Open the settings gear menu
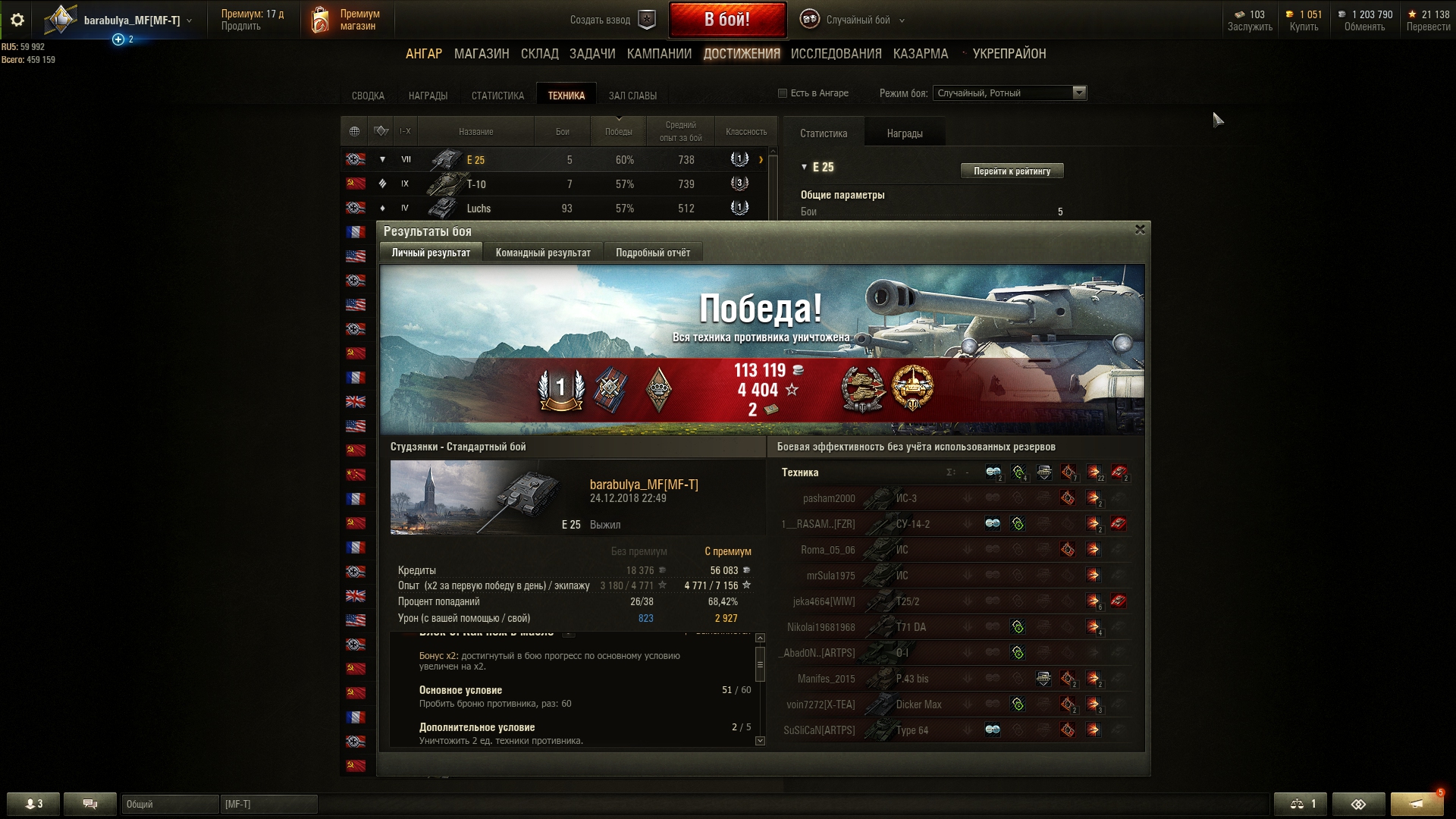The image size is (1456, 819). tap(17, 20)
